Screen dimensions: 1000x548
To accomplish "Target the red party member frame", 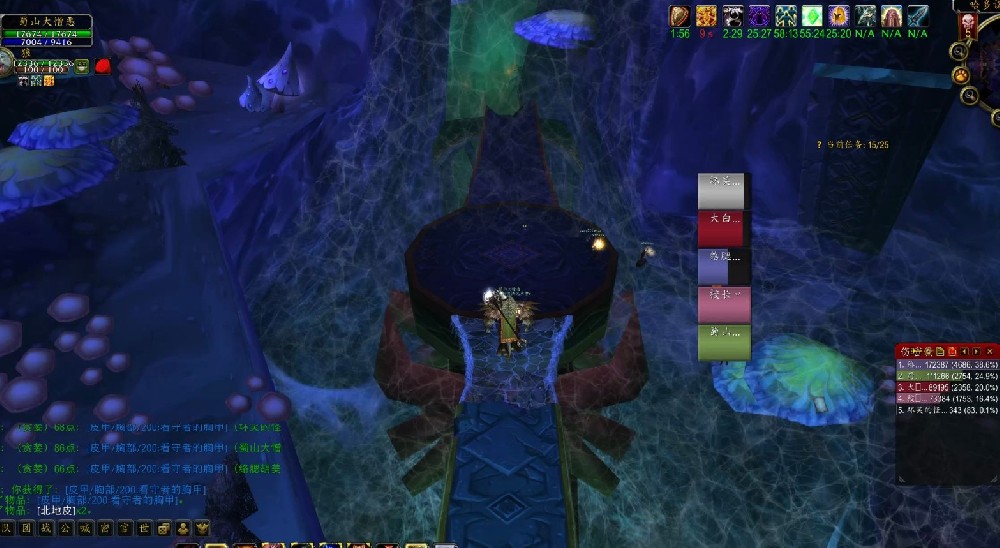I will click(721, 228).
